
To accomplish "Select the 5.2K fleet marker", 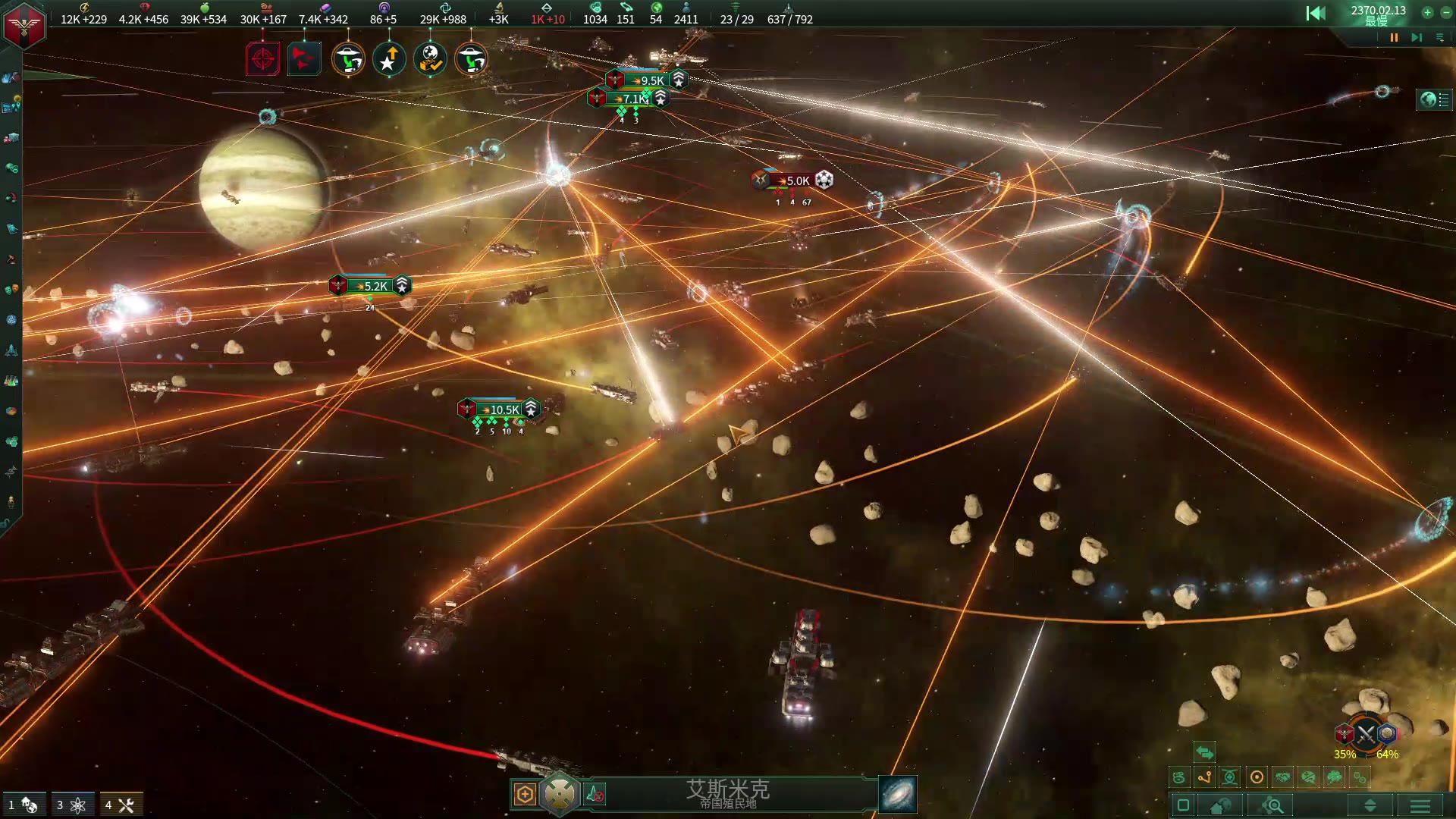I will click(375, 286).
